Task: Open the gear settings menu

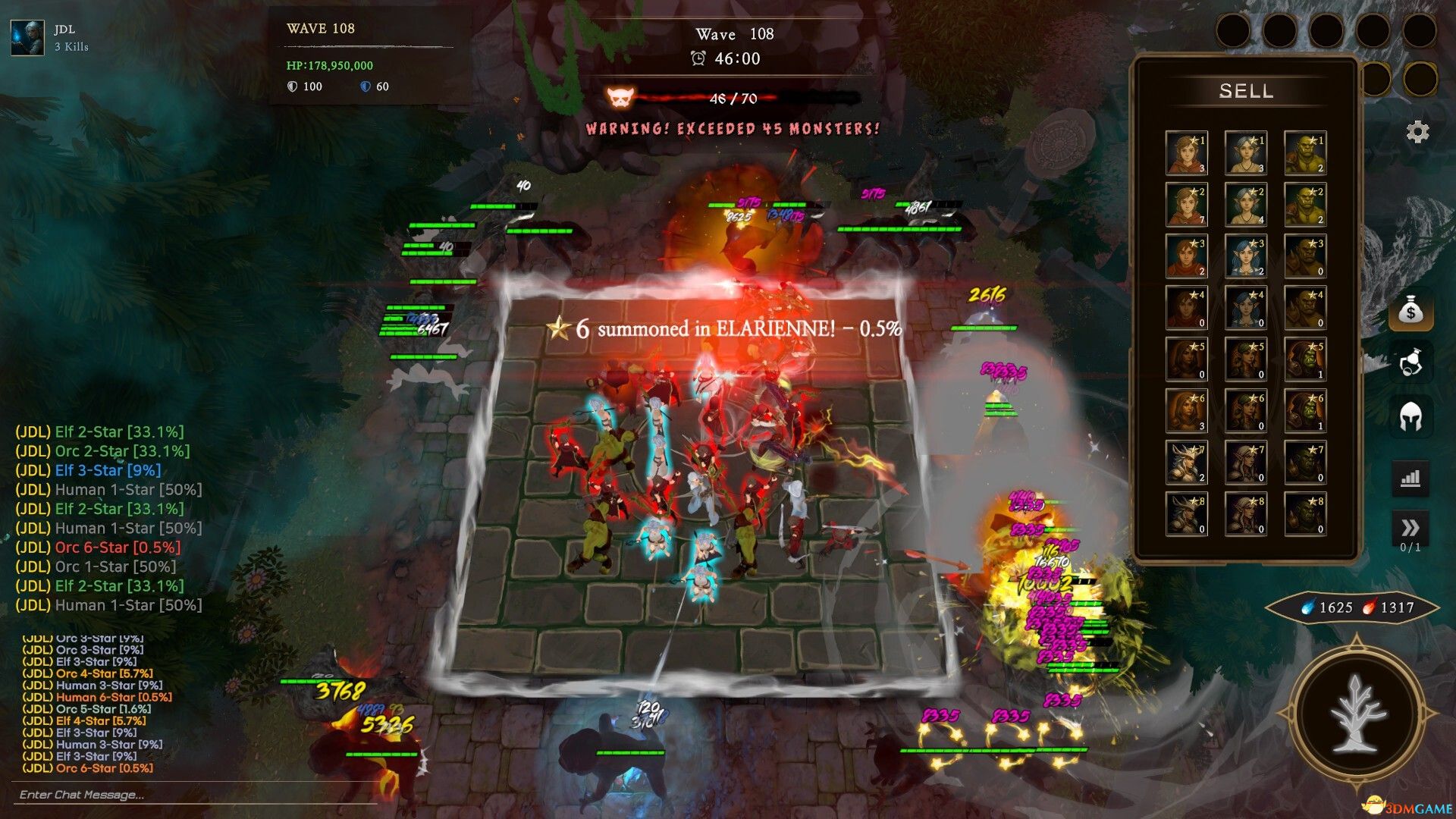Action: pyautogui.click(x=1417, y=132)
